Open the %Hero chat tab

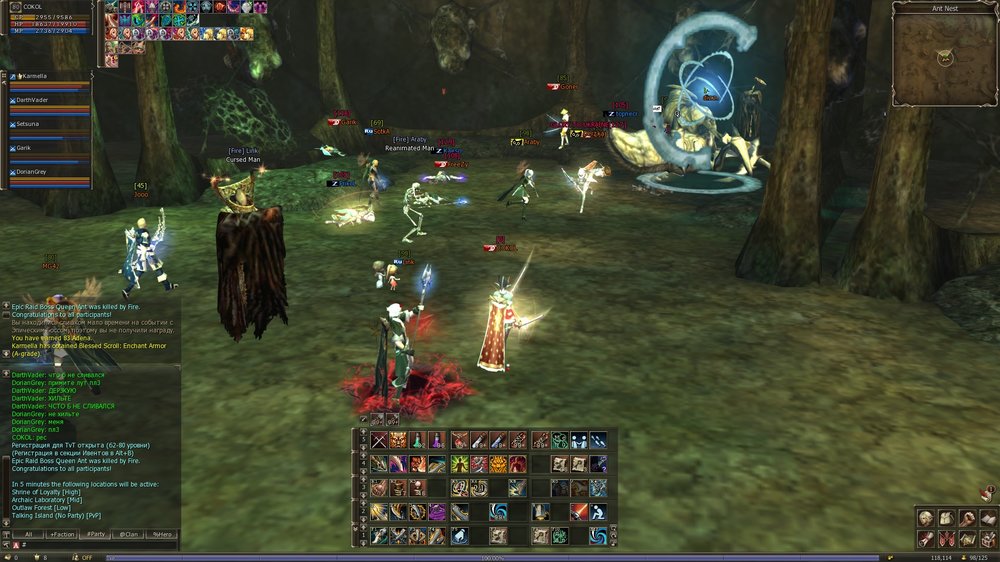(161, 535)
